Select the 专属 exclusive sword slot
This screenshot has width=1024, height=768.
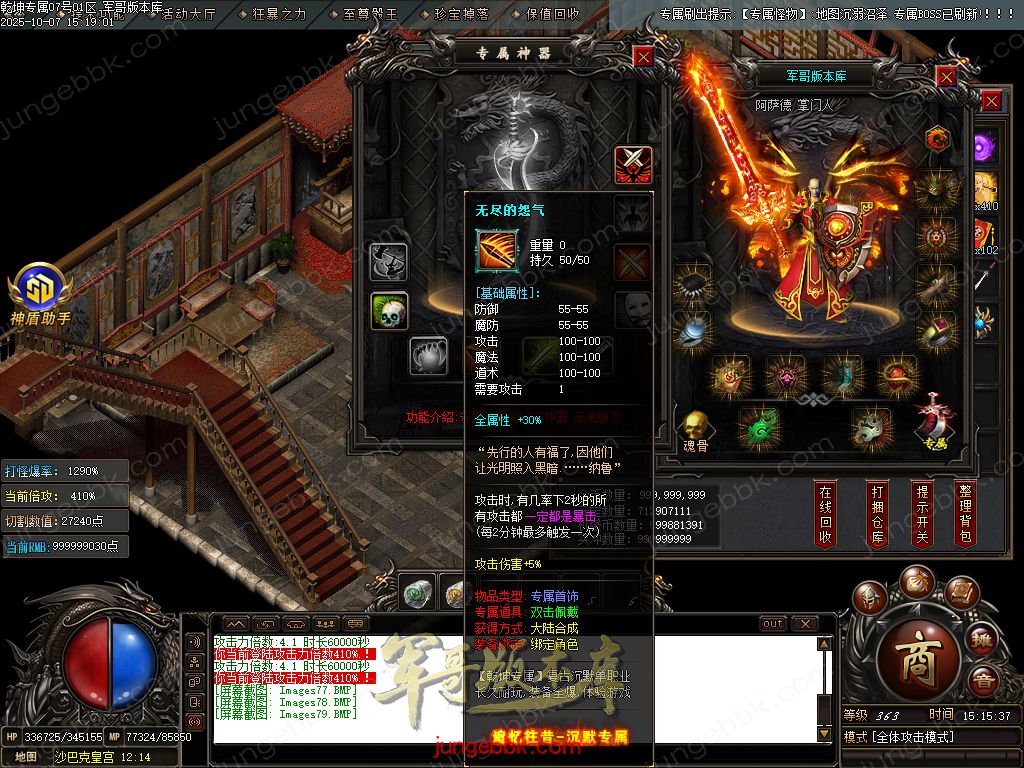[935, 420]
